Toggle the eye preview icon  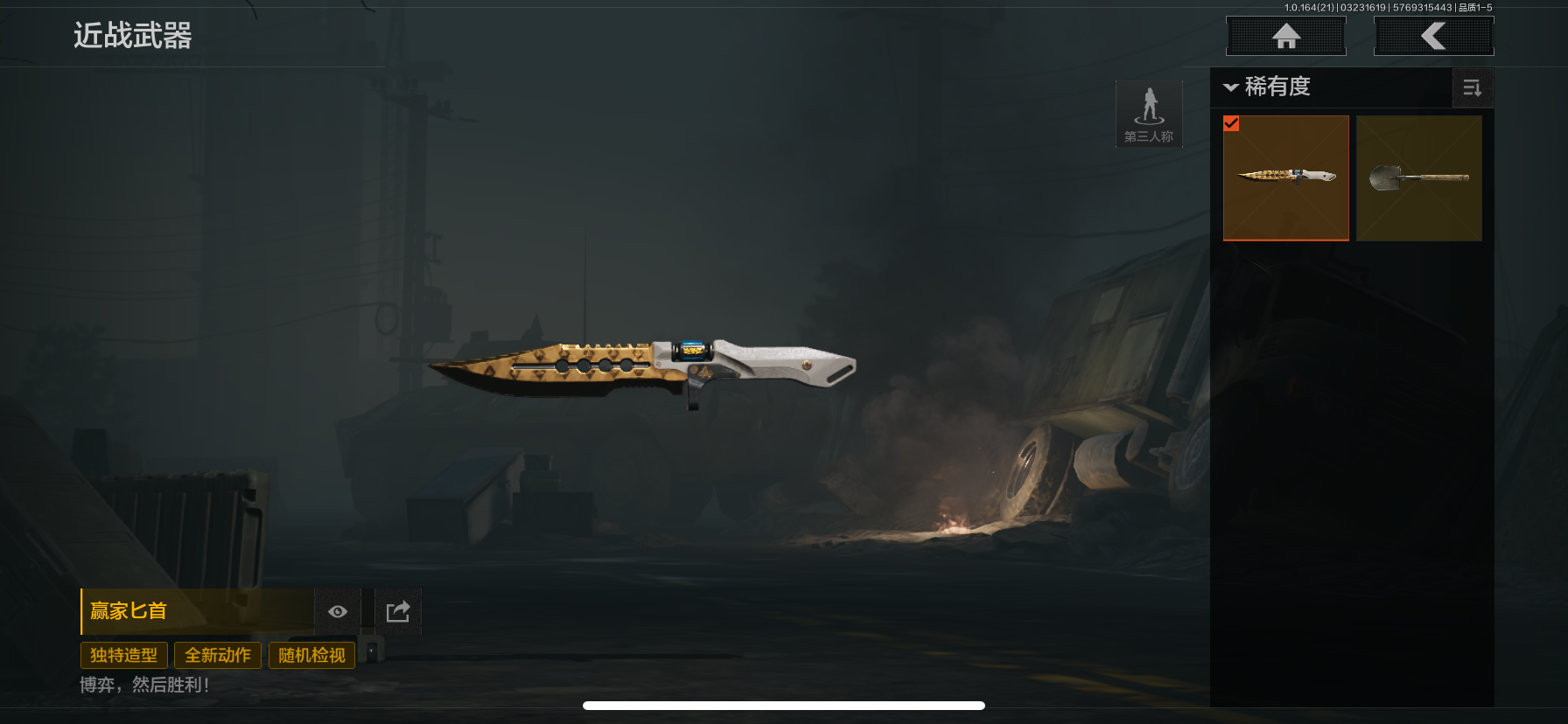pyautogui.click(x=338, y=611)
